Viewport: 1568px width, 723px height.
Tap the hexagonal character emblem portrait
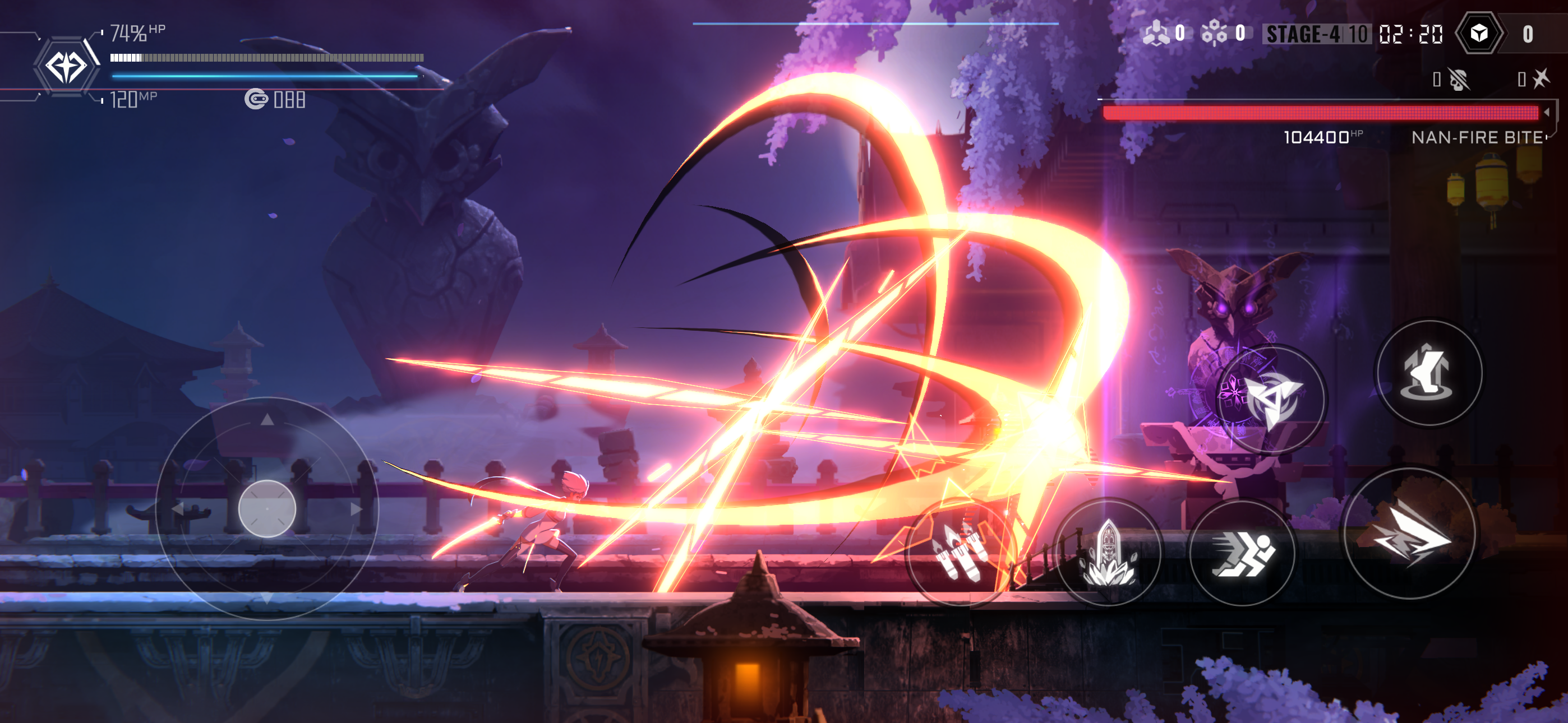pyautogui.click(x=66, y=66)
